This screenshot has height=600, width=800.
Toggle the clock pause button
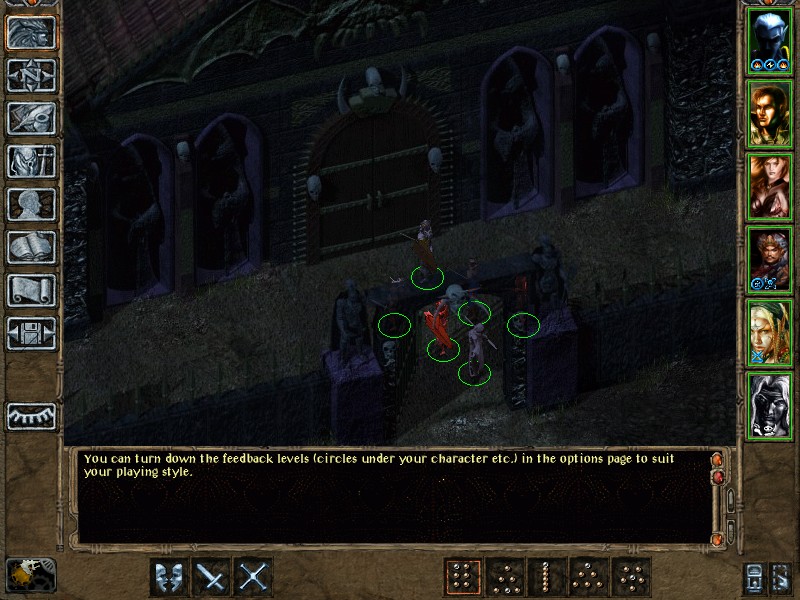[31, 575]
